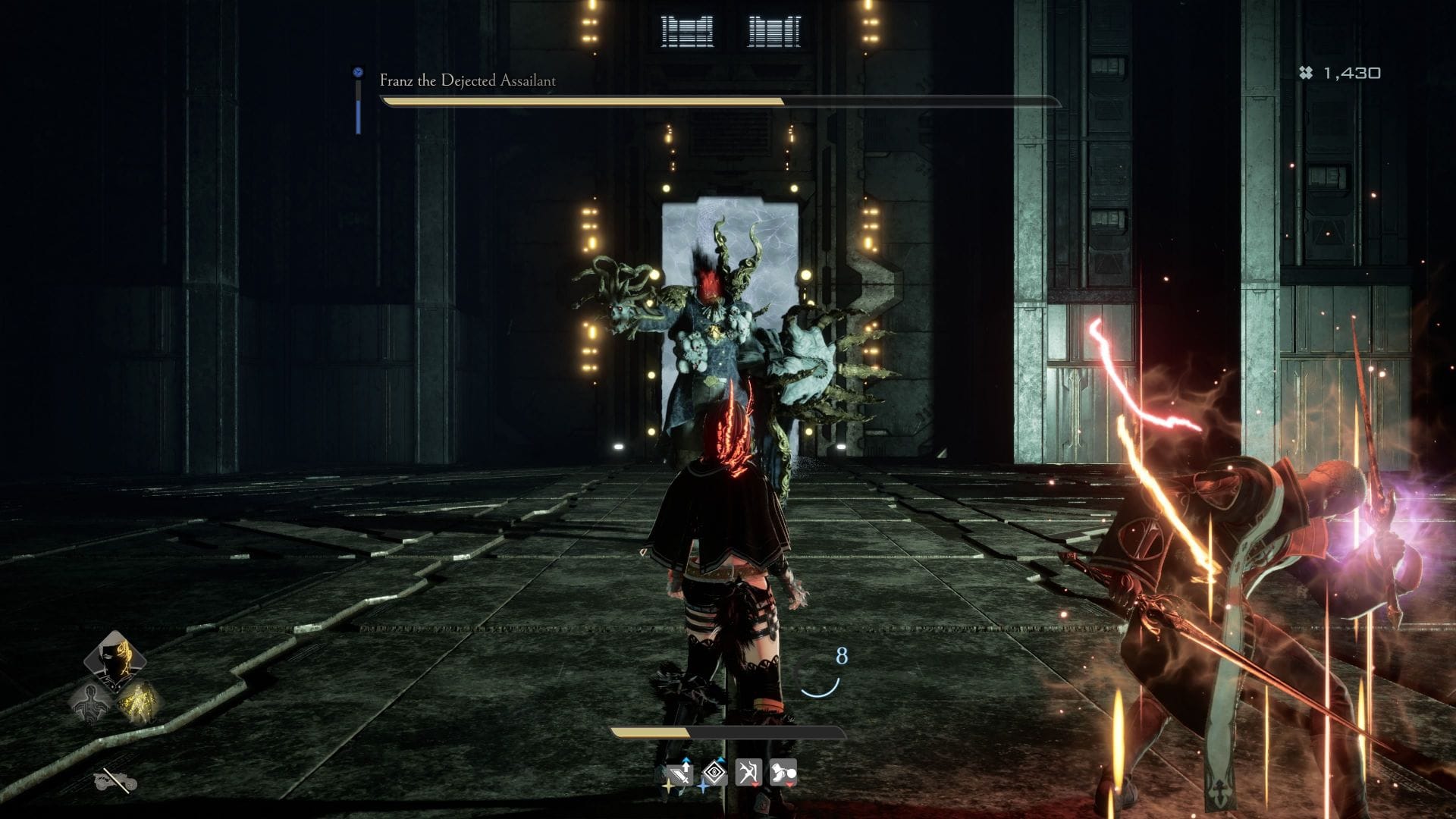
Task: Click the boot and ball debuff icon
Action: click(783, 773)
